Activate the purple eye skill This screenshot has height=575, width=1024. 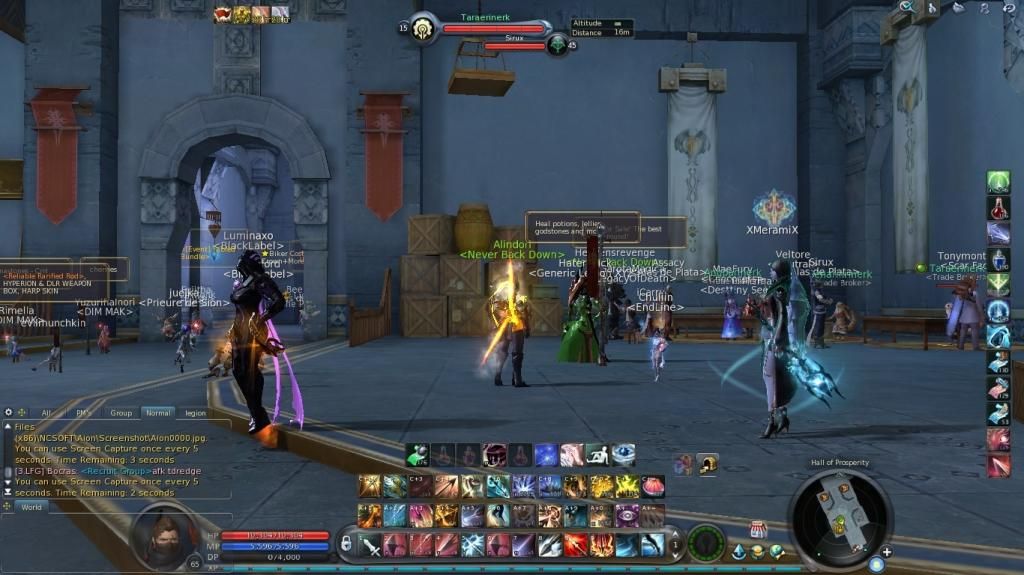coord(627,515)
